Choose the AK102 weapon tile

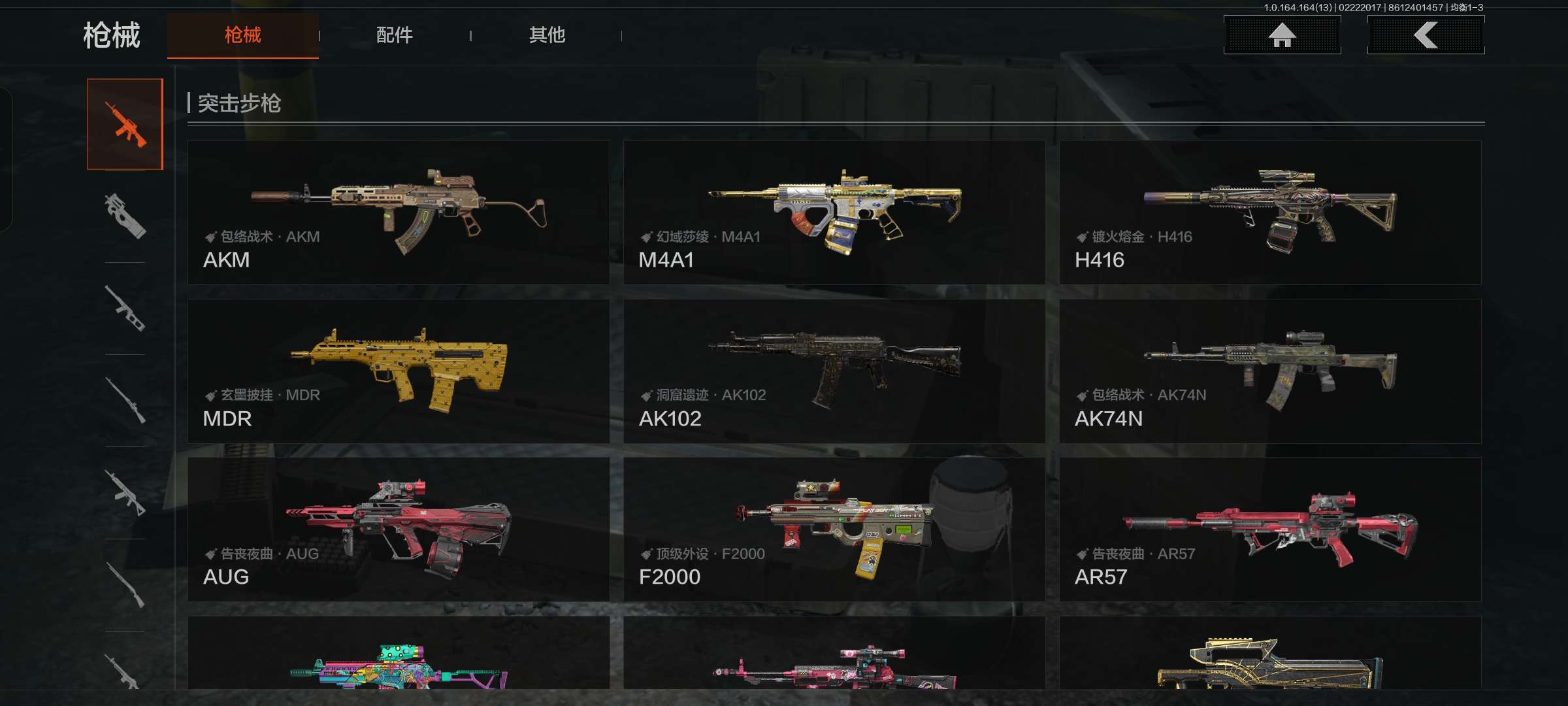(834, 371)
